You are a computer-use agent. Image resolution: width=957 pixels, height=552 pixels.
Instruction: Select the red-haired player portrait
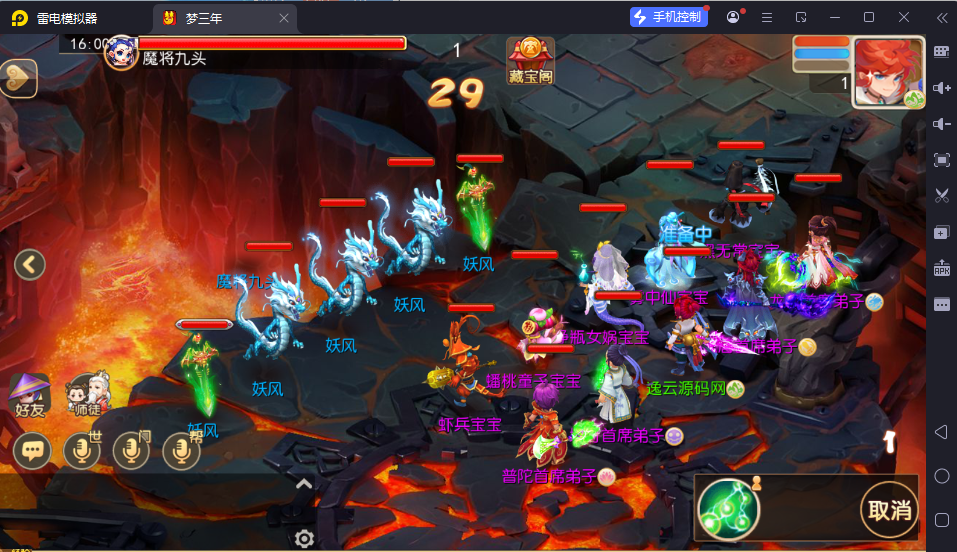(x=887, y=72)
